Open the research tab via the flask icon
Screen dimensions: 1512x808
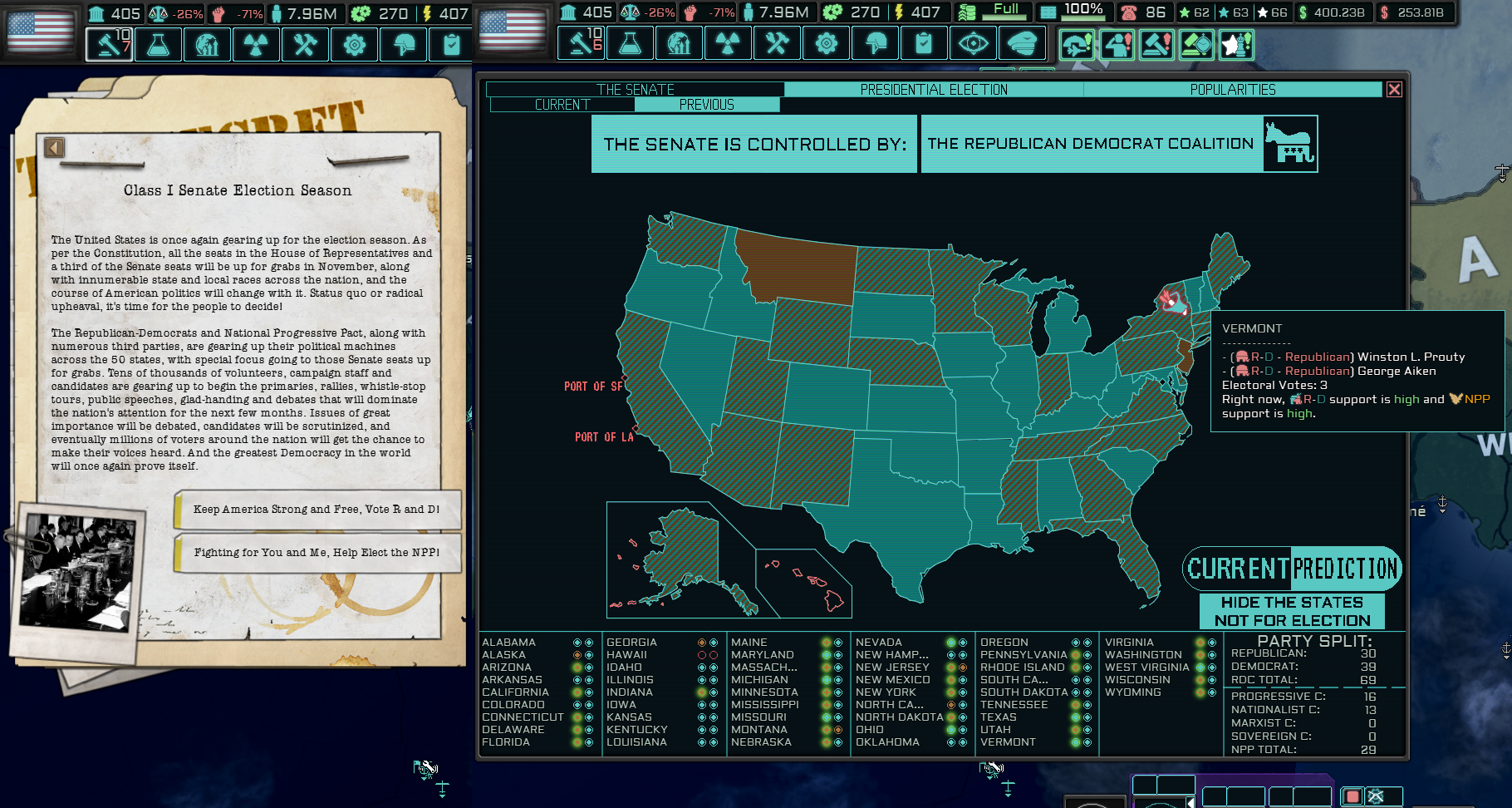tap(631, 44)
